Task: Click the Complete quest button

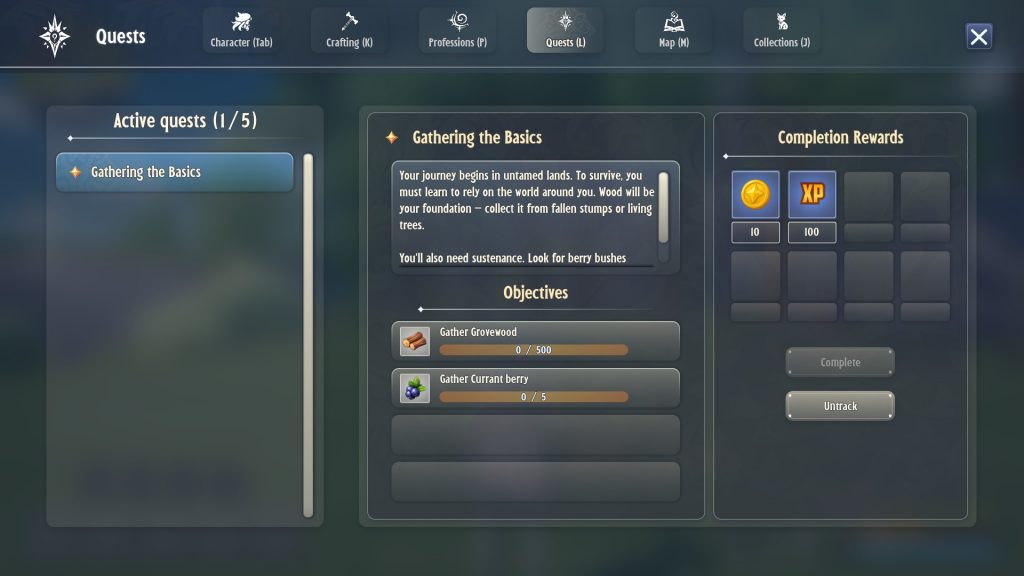Action: [840, 362]
